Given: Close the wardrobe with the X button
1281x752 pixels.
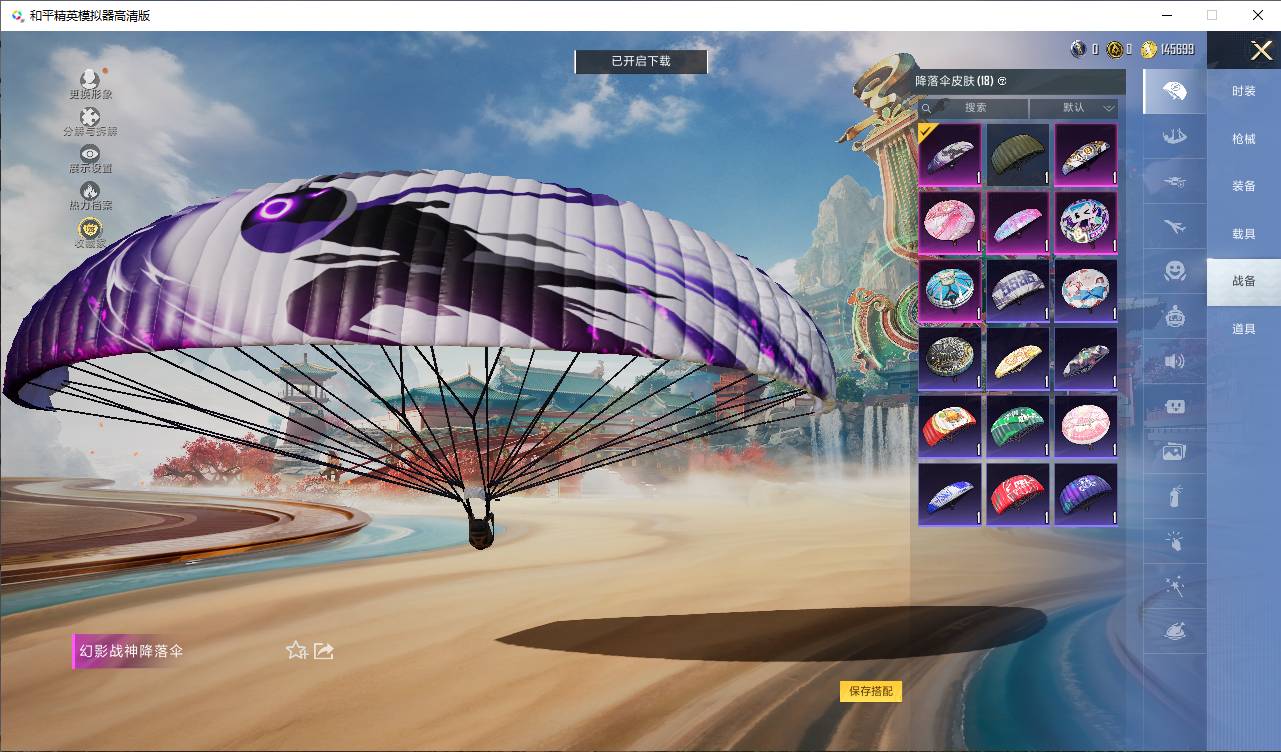Looking at the screenshot, I should [1261, 50].
